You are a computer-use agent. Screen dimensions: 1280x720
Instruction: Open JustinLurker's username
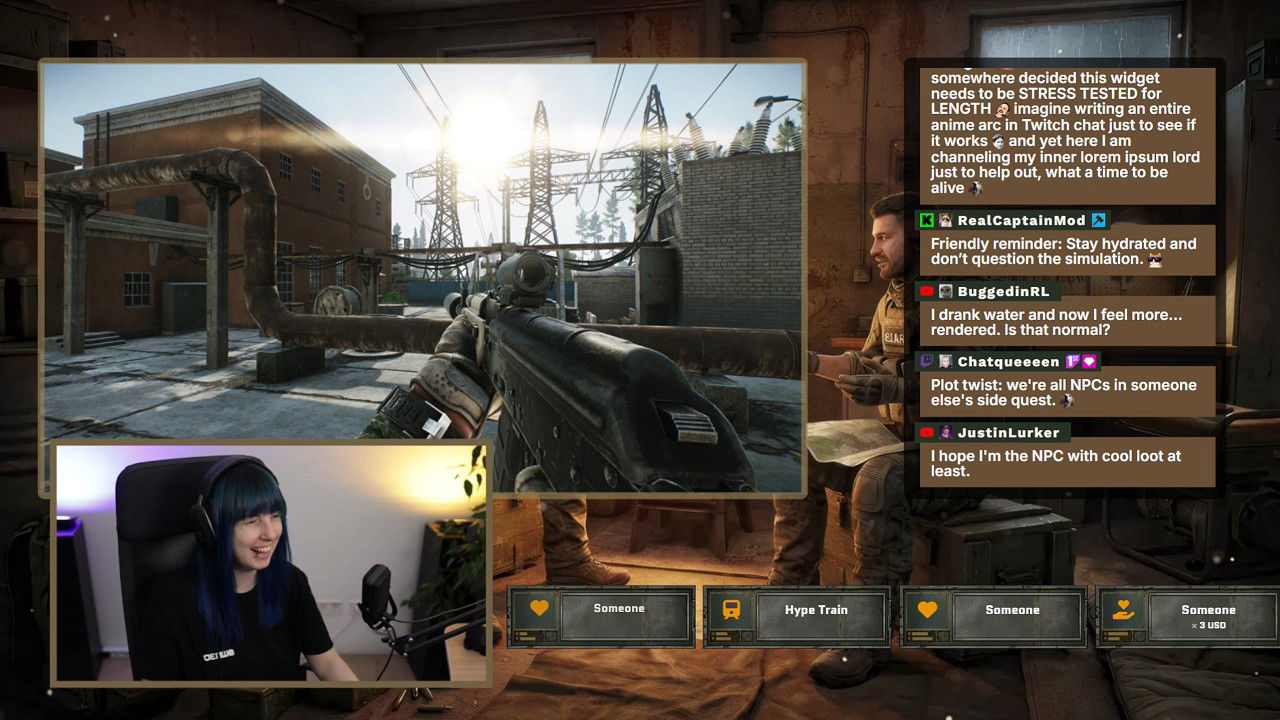[x=1008, y=431]
